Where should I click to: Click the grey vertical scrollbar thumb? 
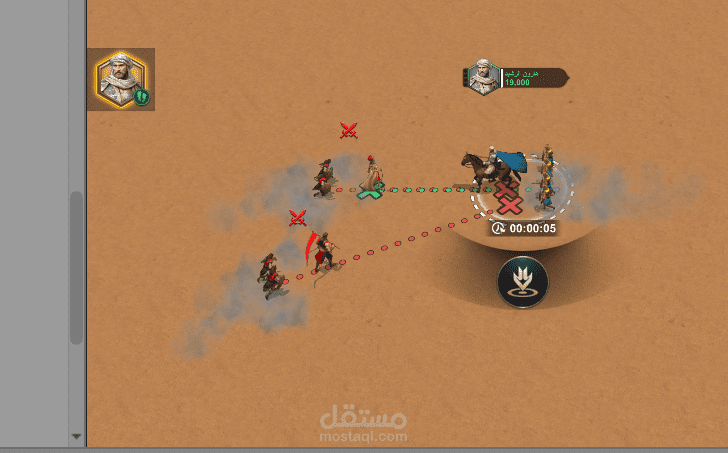(76, 267)
